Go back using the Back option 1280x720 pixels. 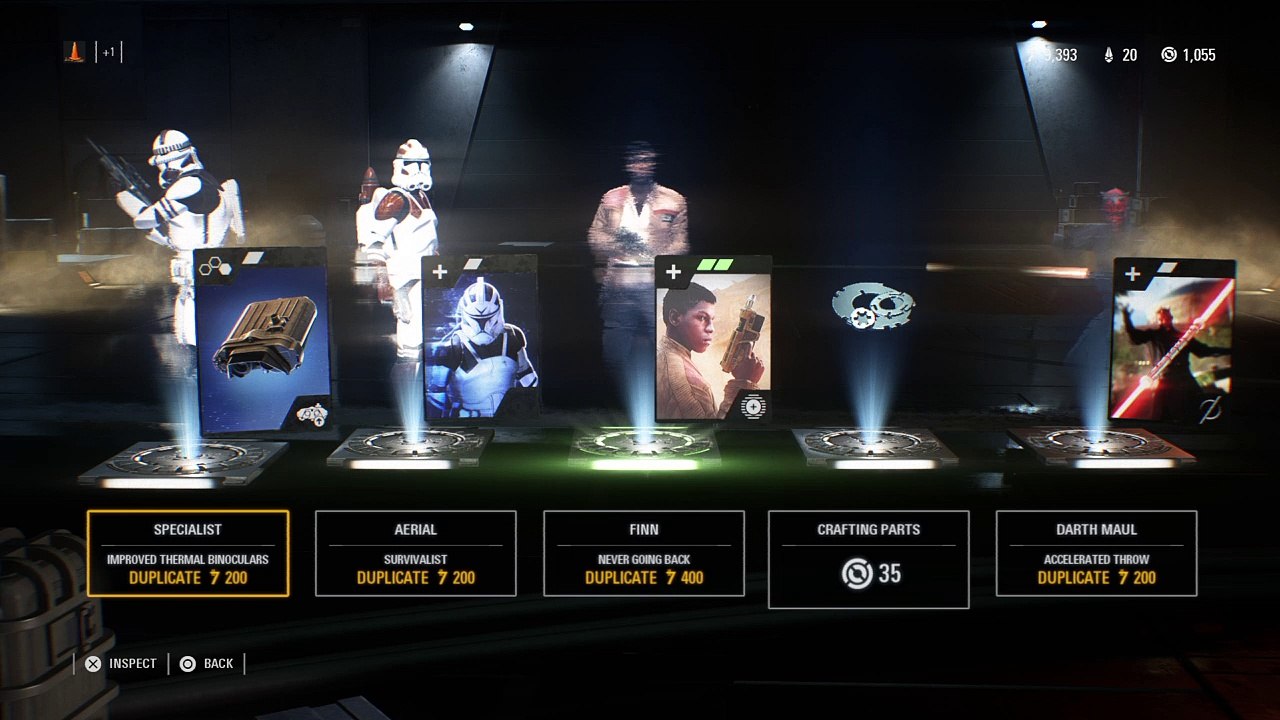pyautogui.click(x=207, y=663)
